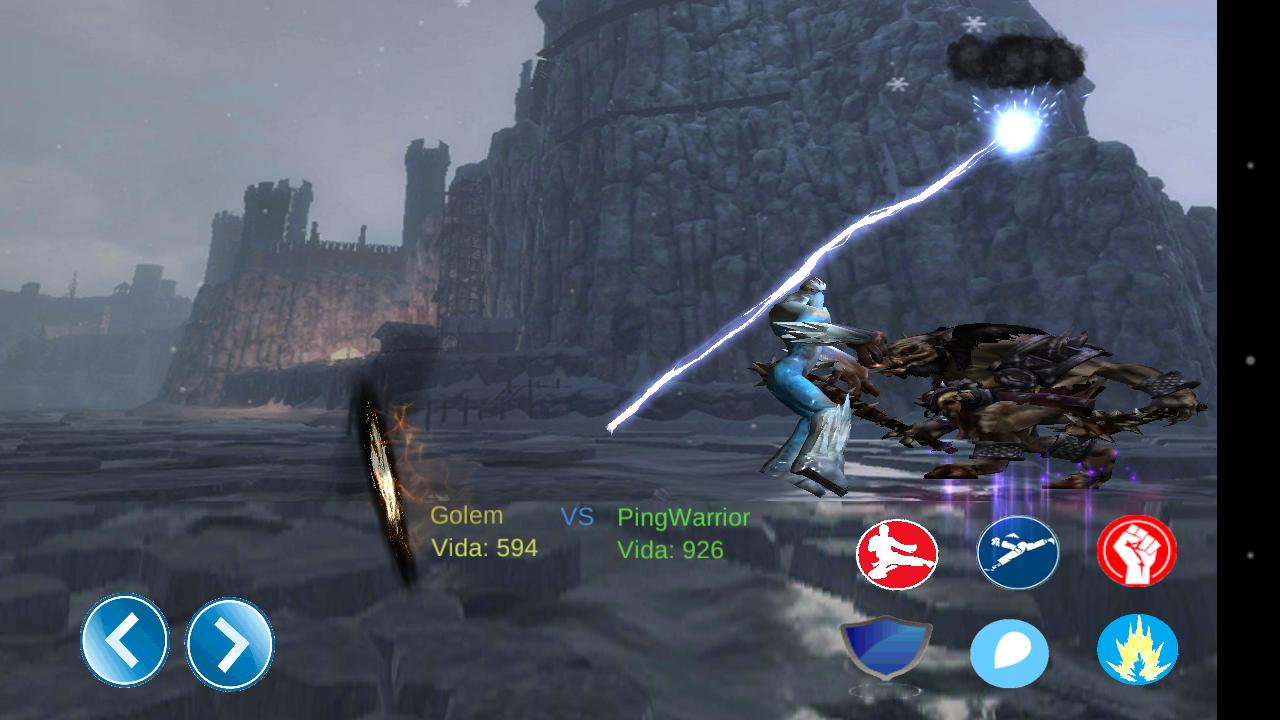Unleash the yellow energy burst super move
The height and width of the screenshot is (720, 1280).
point(1136,648)
